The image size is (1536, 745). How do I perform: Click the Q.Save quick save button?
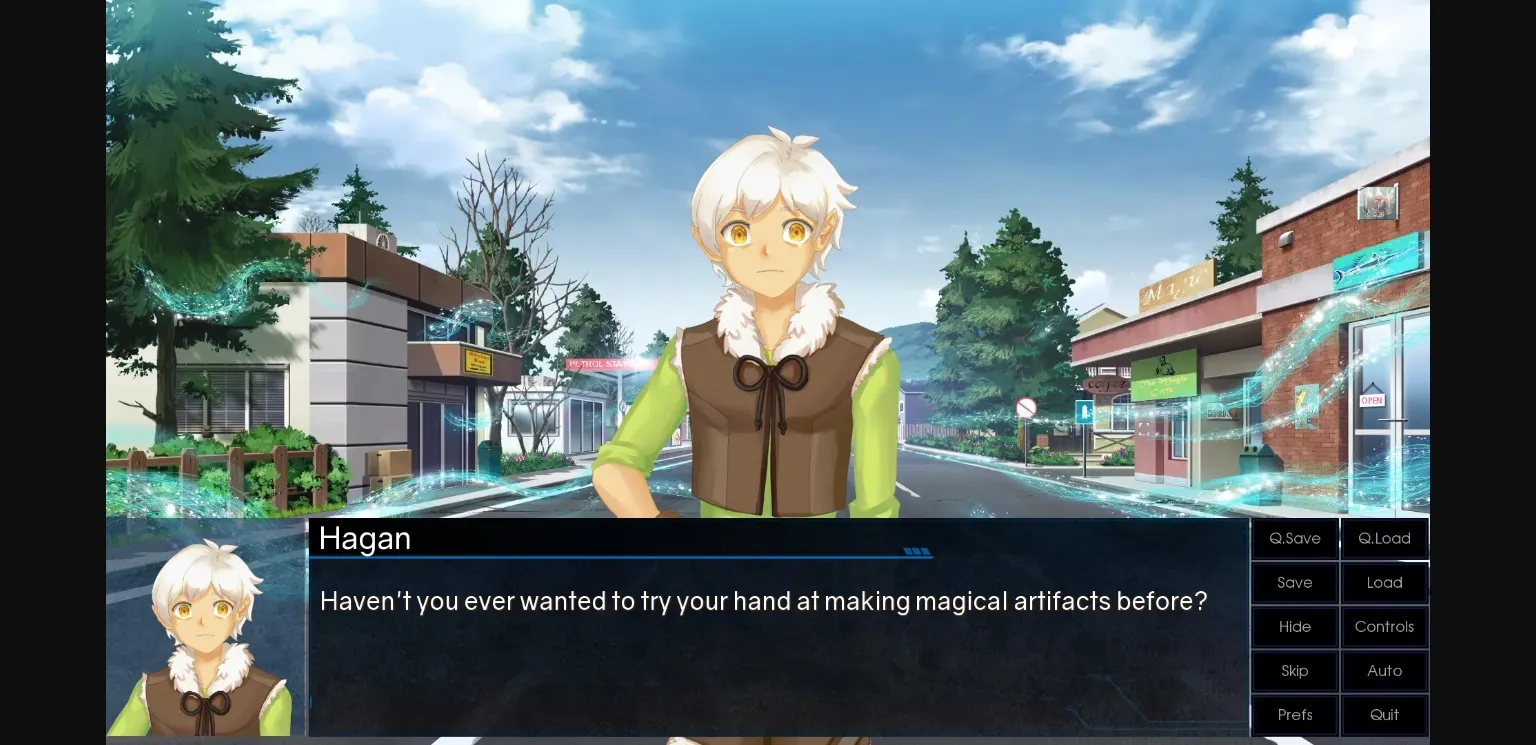(1294, 537)
